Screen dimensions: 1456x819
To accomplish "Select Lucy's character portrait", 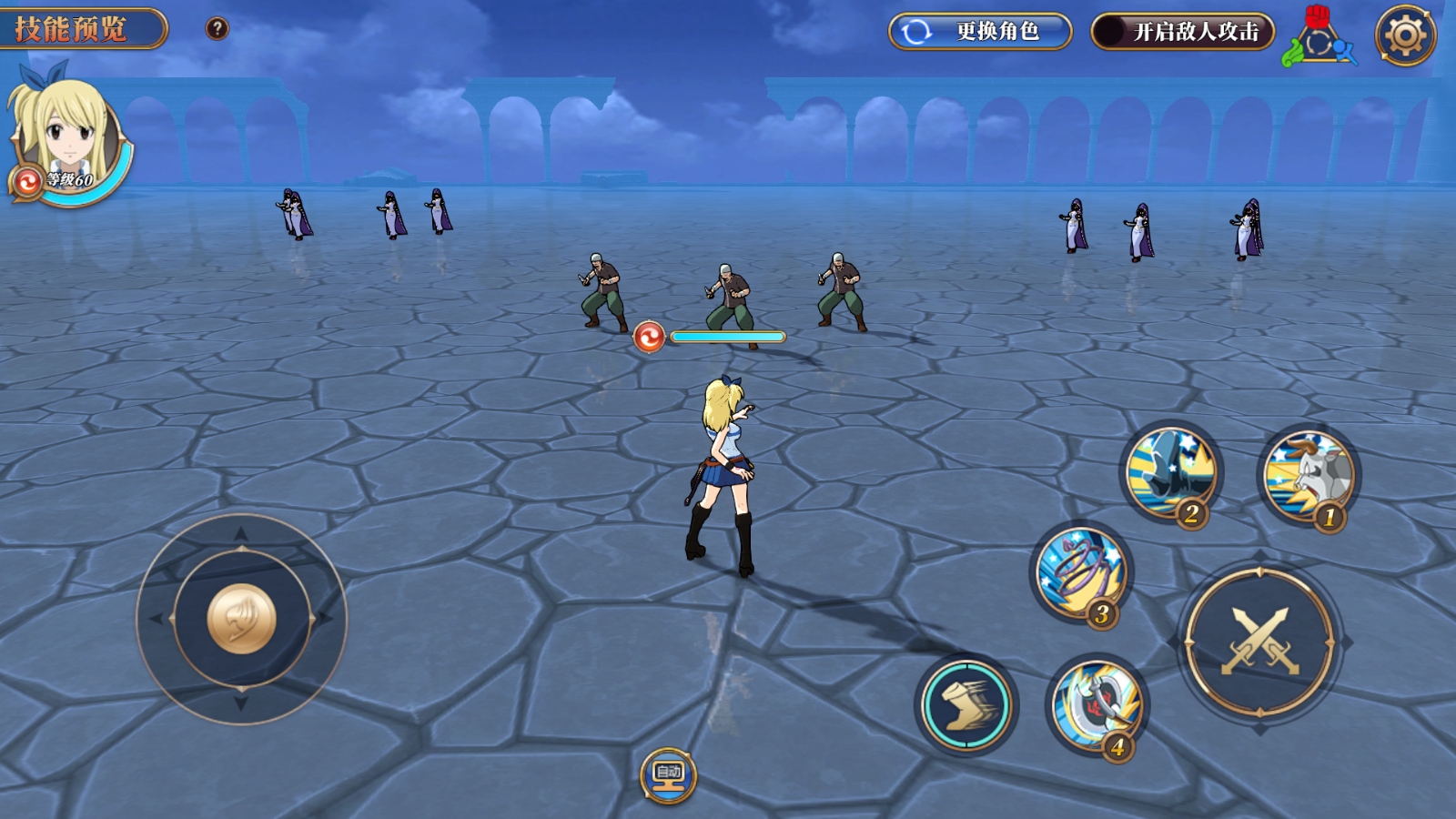I will (x=67, y=136).
